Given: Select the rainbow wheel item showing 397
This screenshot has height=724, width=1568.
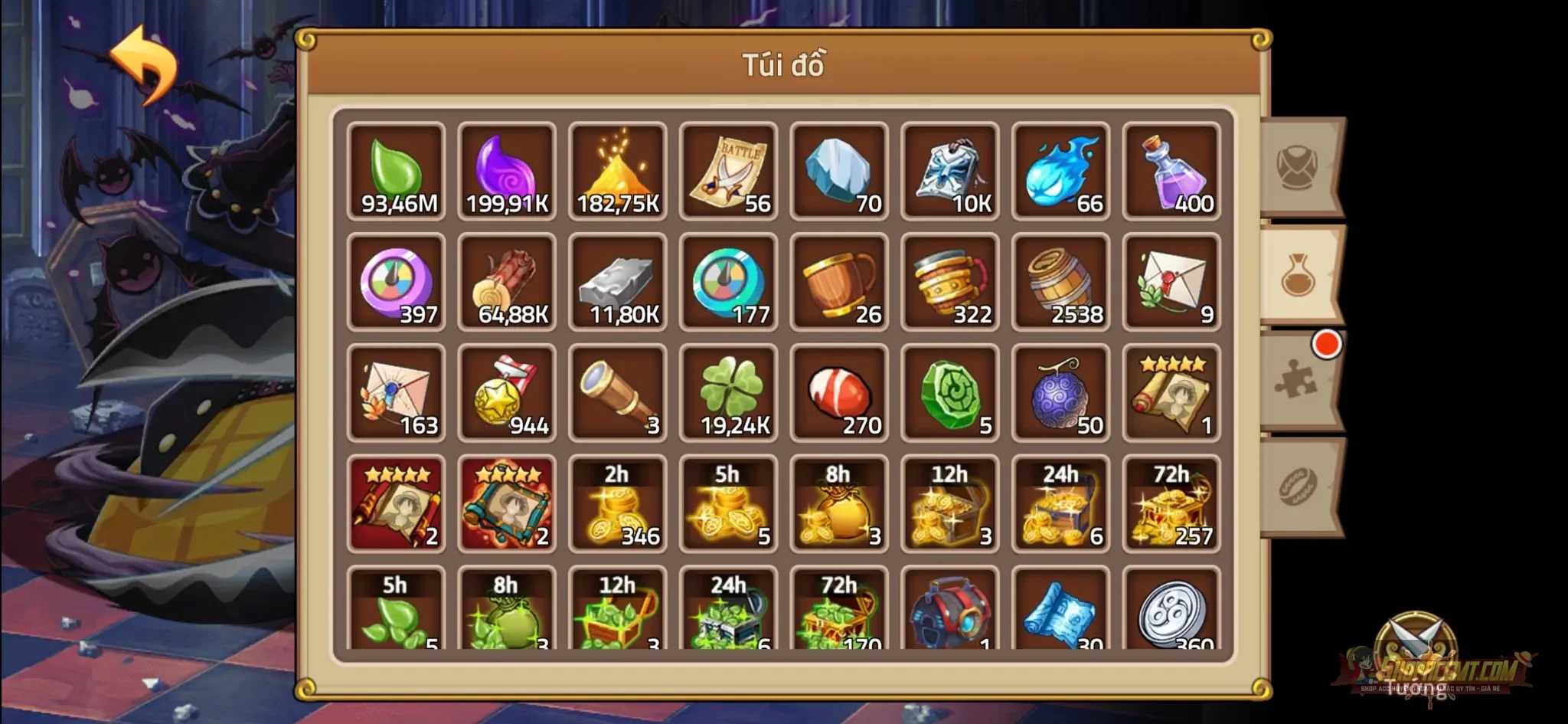Looking at the screenshot, I should tap(397, 281).
